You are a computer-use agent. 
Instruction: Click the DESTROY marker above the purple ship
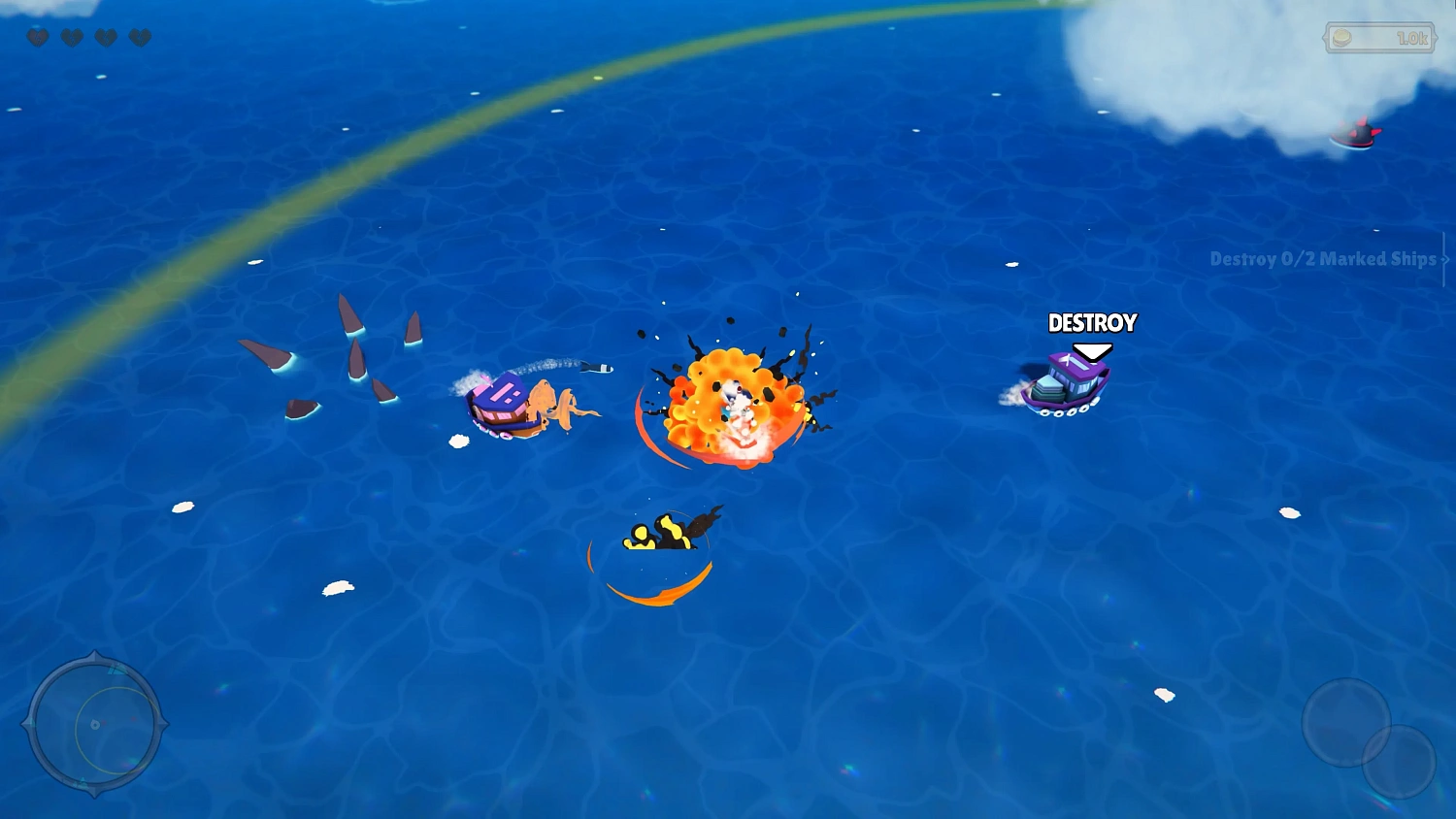click(x=1092, y=323)
